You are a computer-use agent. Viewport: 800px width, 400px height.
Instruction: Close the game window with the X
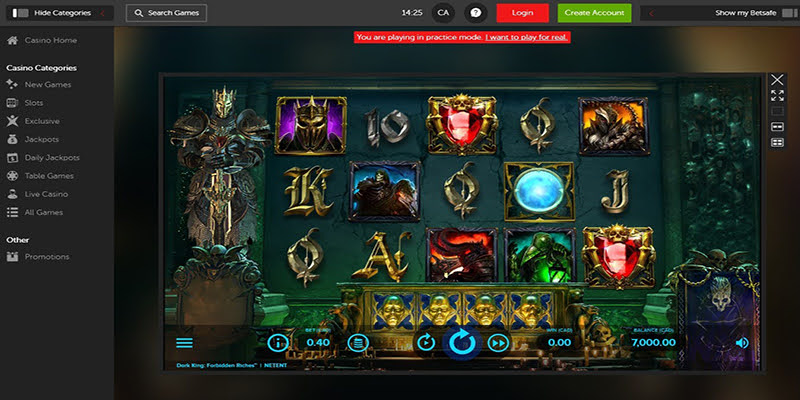777,79
